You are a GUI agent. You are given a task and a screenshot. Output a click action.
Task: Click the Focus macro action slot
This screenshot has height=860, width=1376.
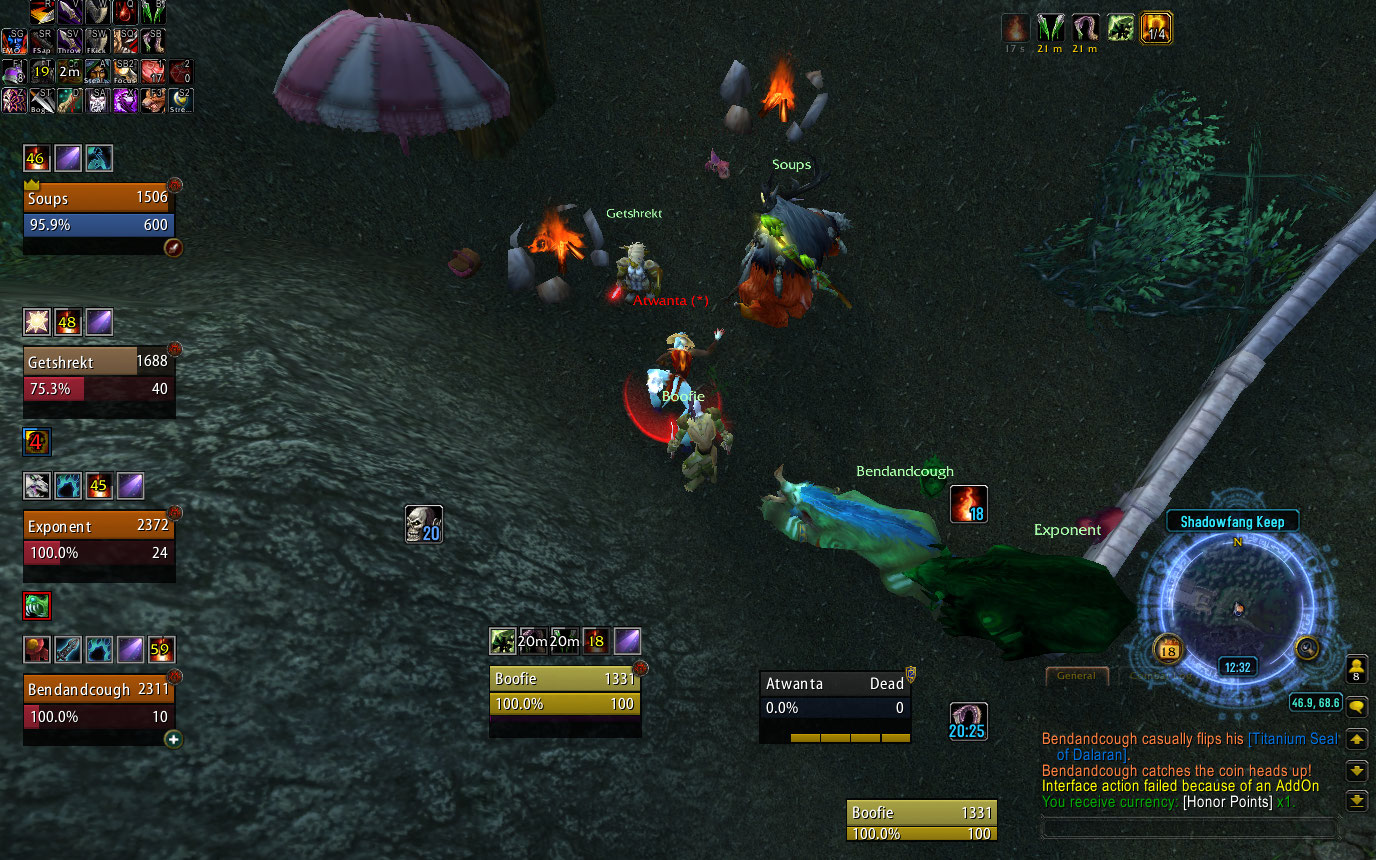click(x=125, y=71)
